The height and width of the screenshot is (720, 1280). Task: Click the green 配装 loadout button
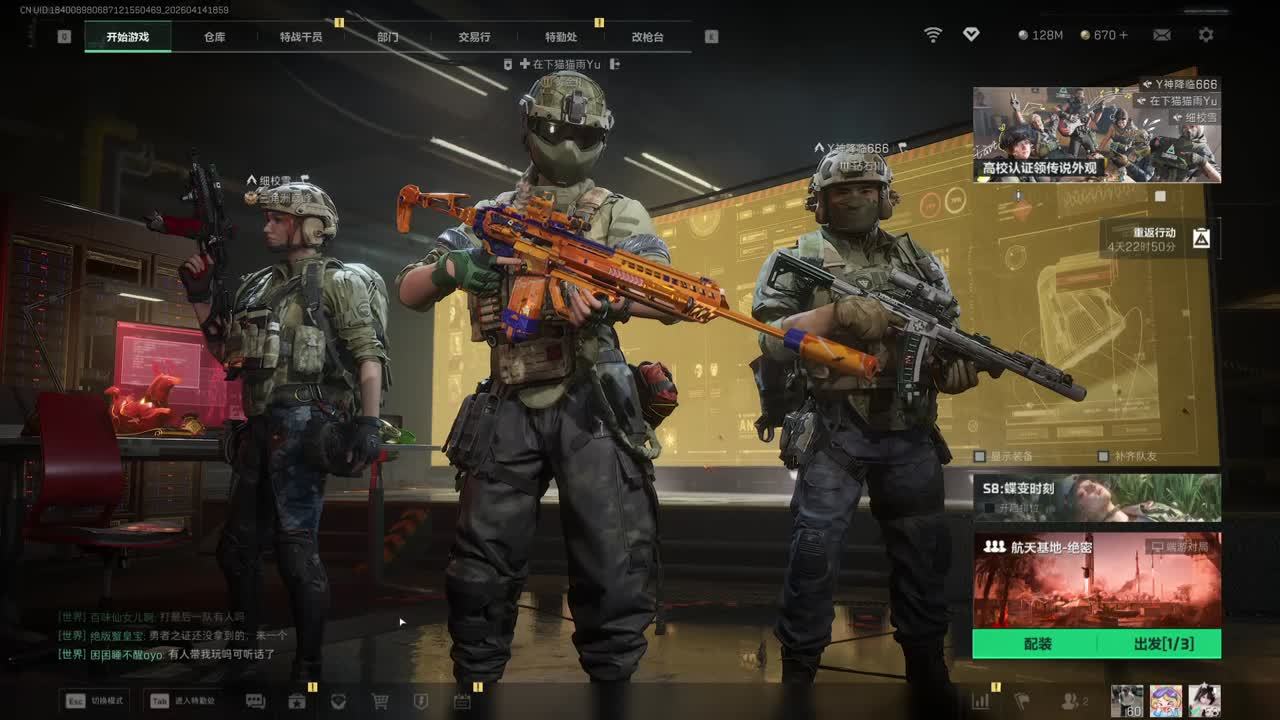coord(1037,644)
